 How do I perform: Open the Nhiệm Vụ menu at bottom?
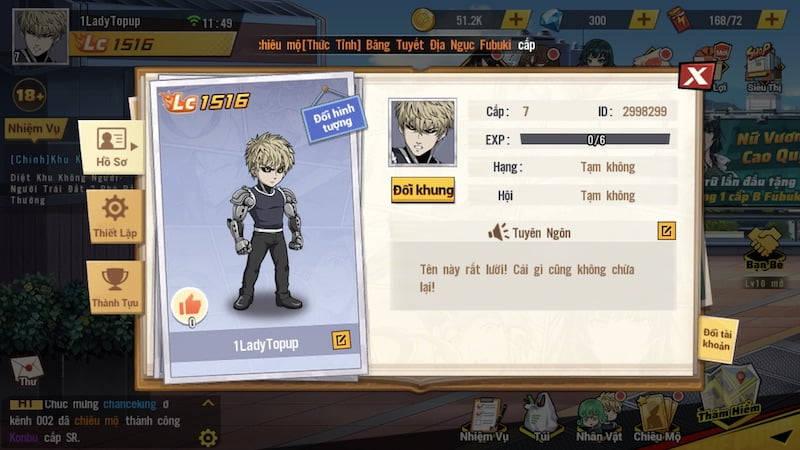pyautogui.click(x=485, y=420)
